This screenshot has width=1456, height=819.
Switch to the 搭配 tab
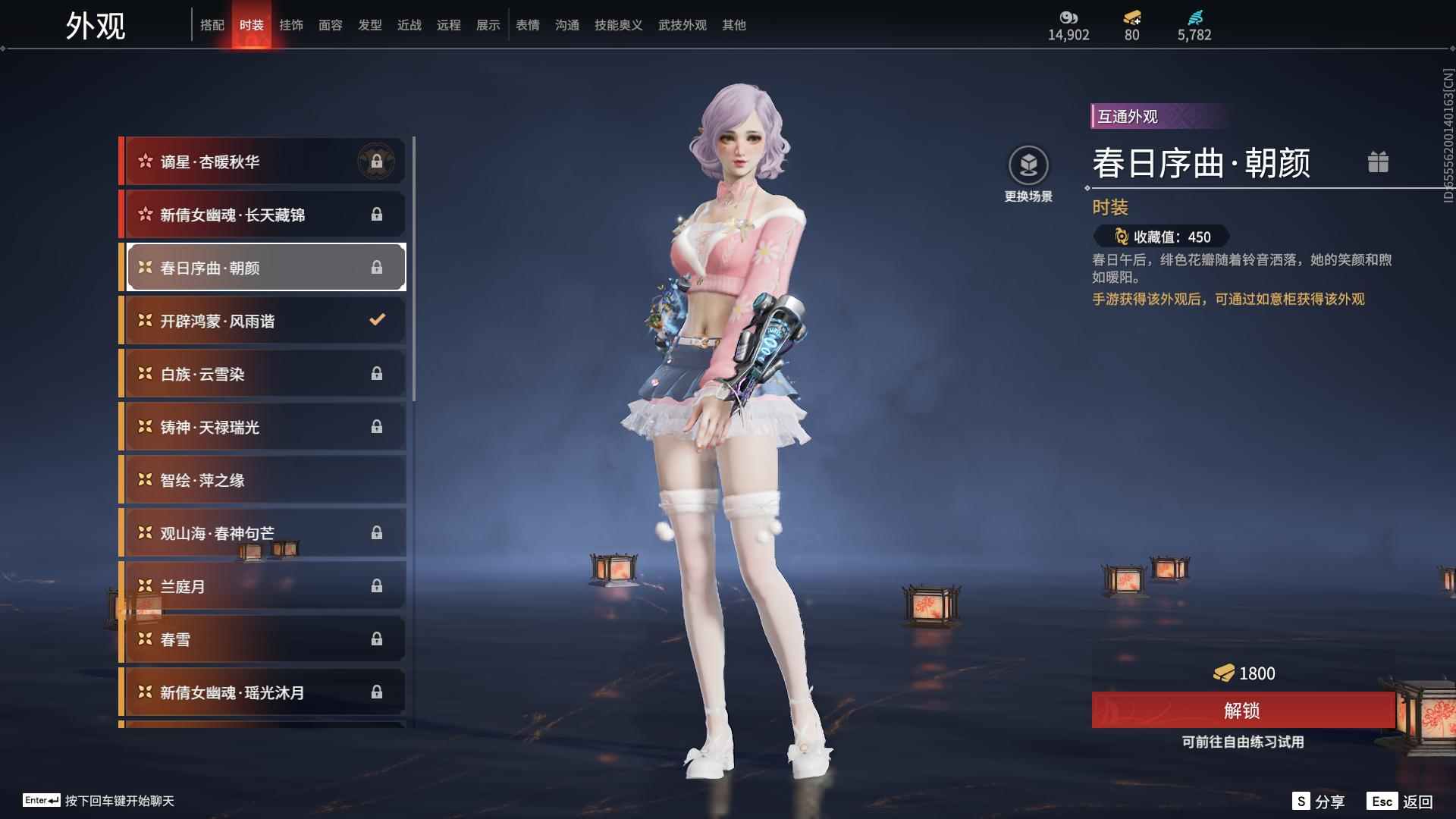(212, 25)
